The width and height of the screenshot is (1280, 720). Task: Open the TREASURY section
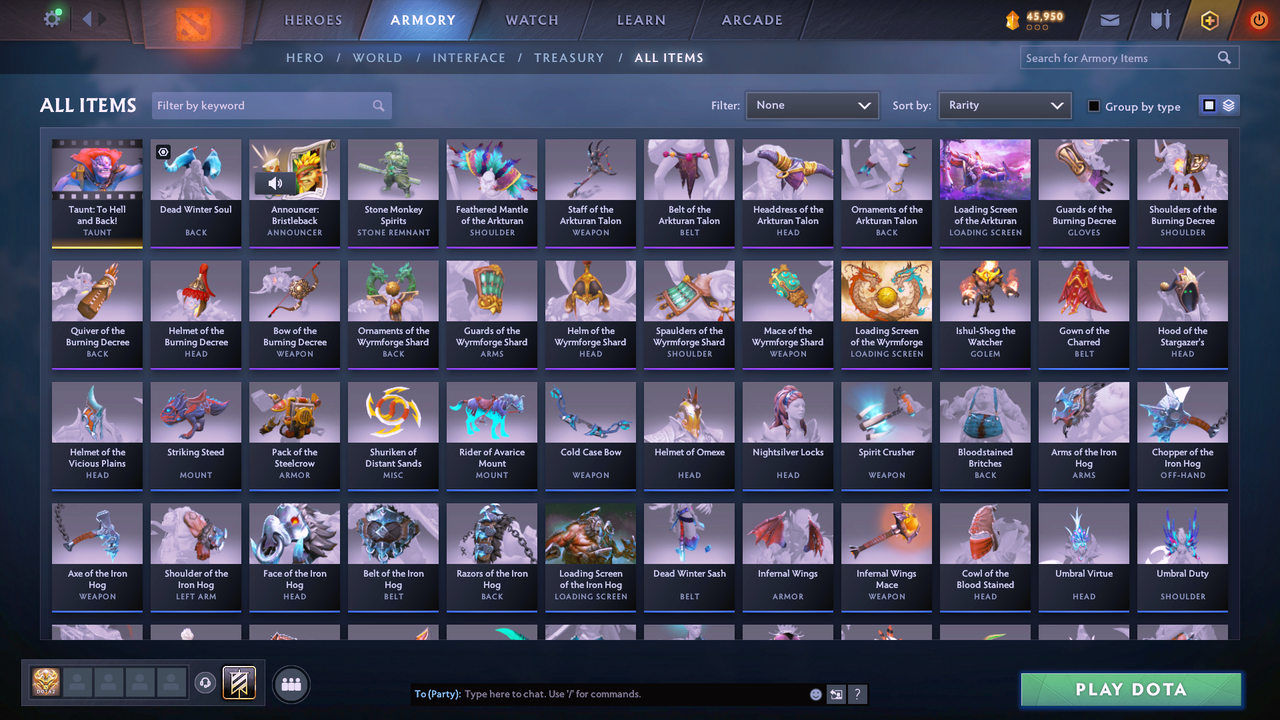coord(569,58)
